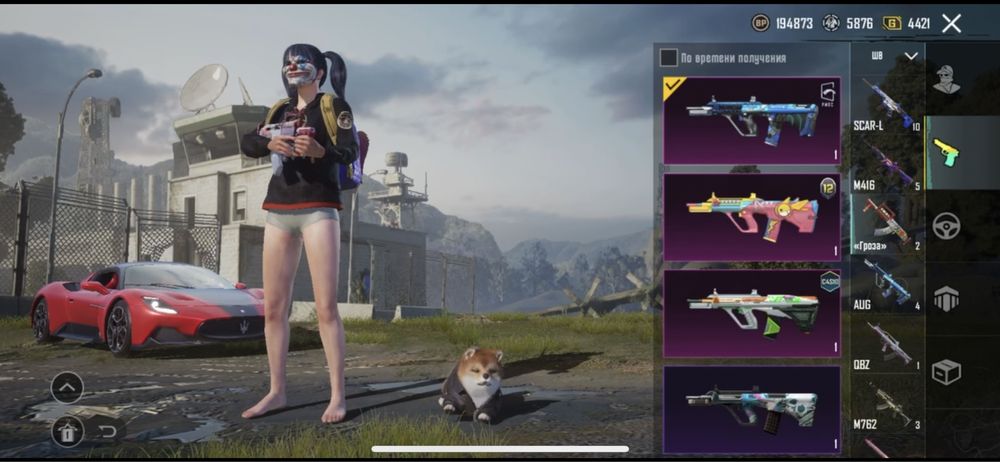Choose the «Гроза» weapon entry
The width and height of the screenshot is (1000, 462).
pyautogui.click(x=886, y=223)
